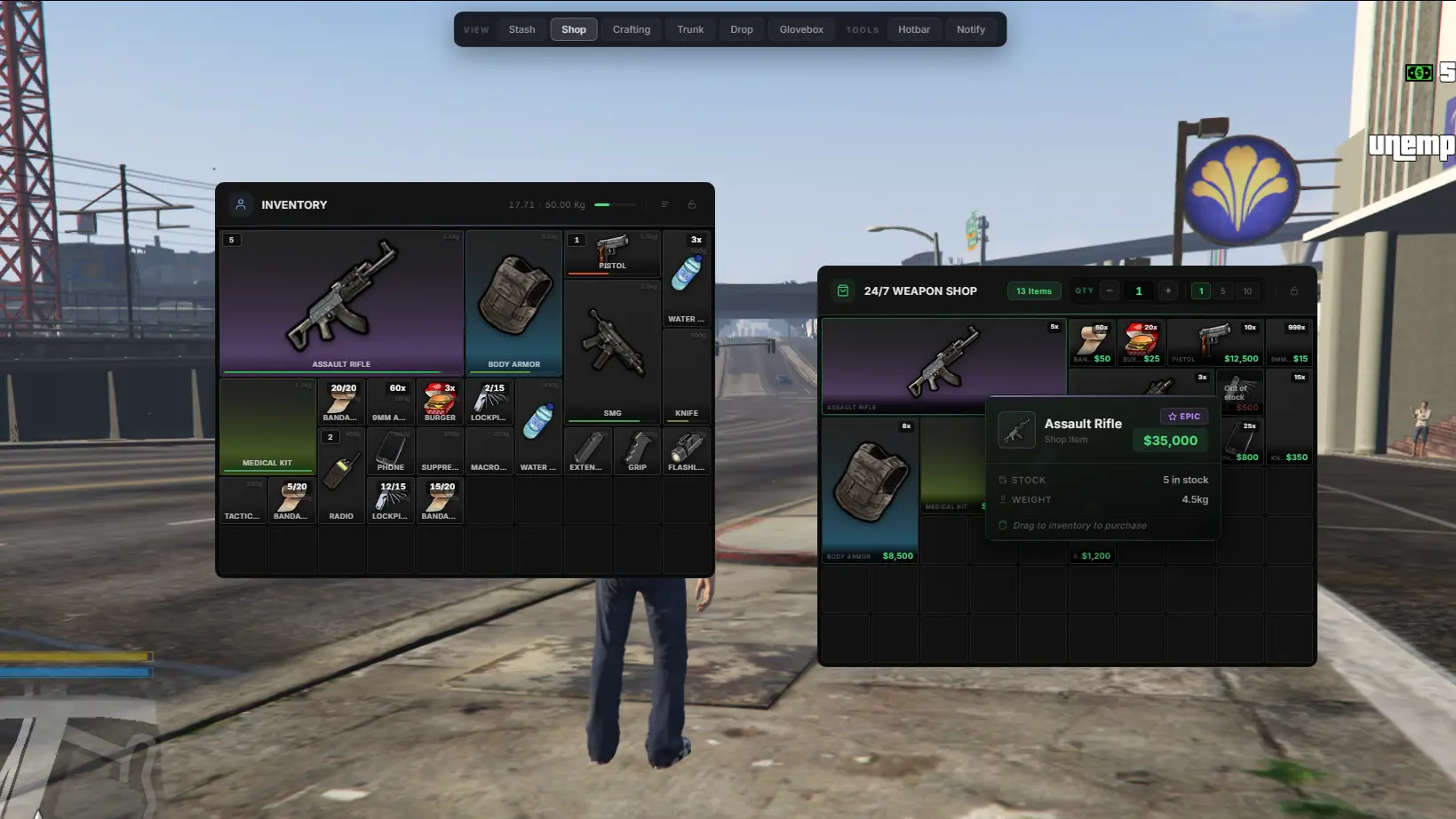Decrease shop quantity with the minus button
The width and height of the screenshot is (1456, 819).
(x=1110, y=290)
